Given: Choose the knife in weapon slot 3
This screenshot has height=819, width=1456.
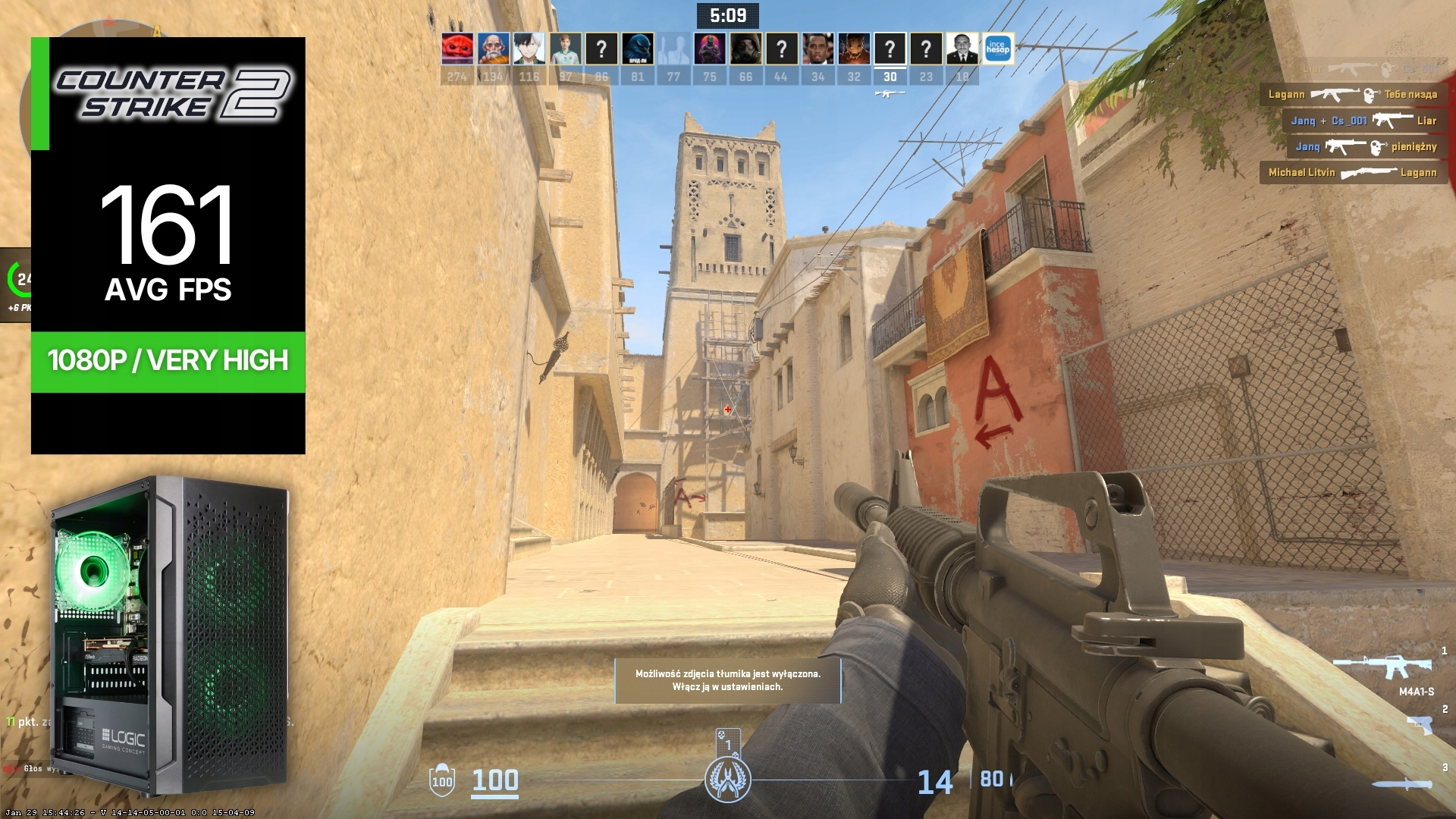Looking at the screenshot, I should pos(1401,784).
